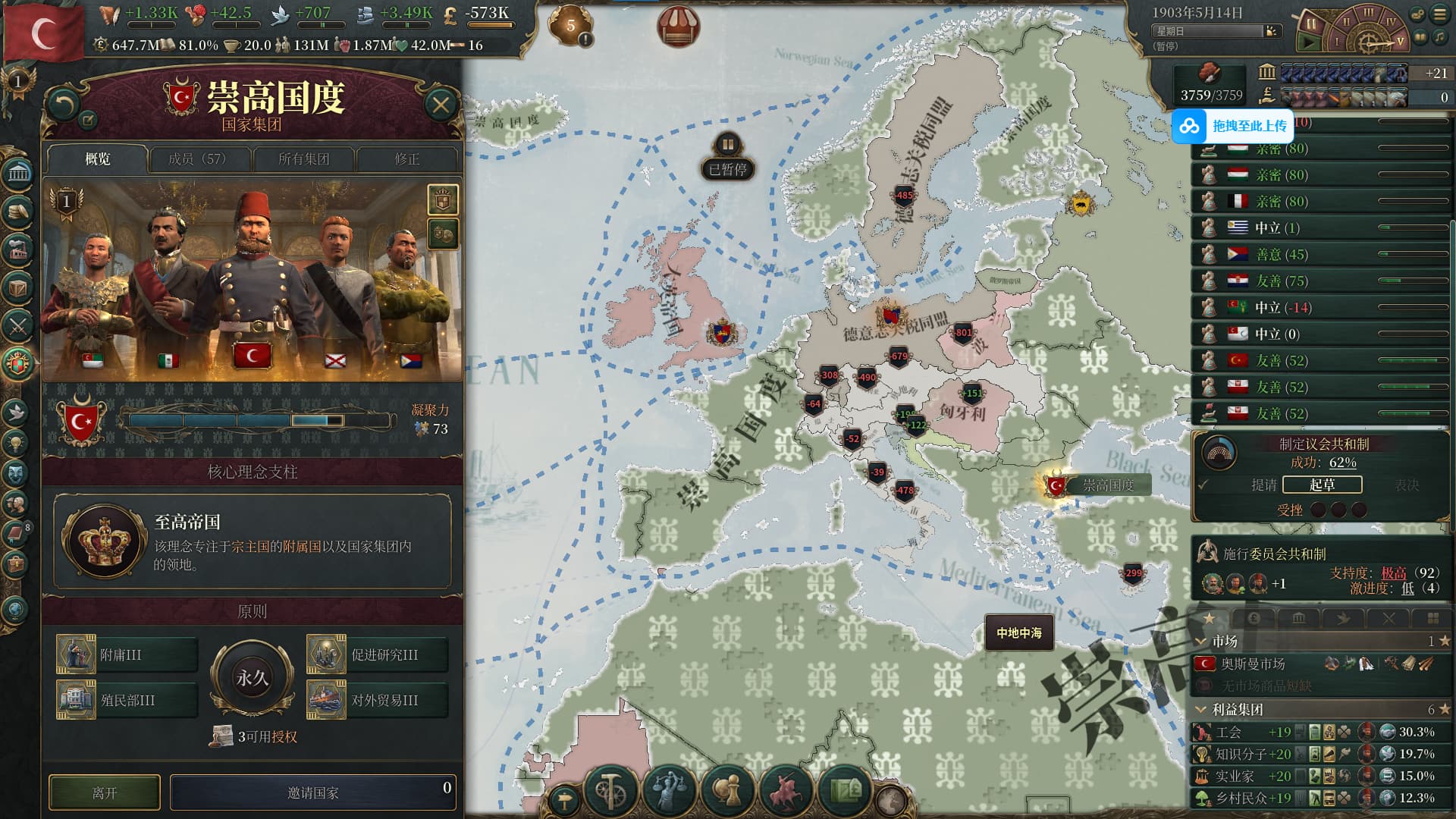Click the 离开 leave bloc button
The width and height of the screenshot is (1456, 819).
[105, 792]
